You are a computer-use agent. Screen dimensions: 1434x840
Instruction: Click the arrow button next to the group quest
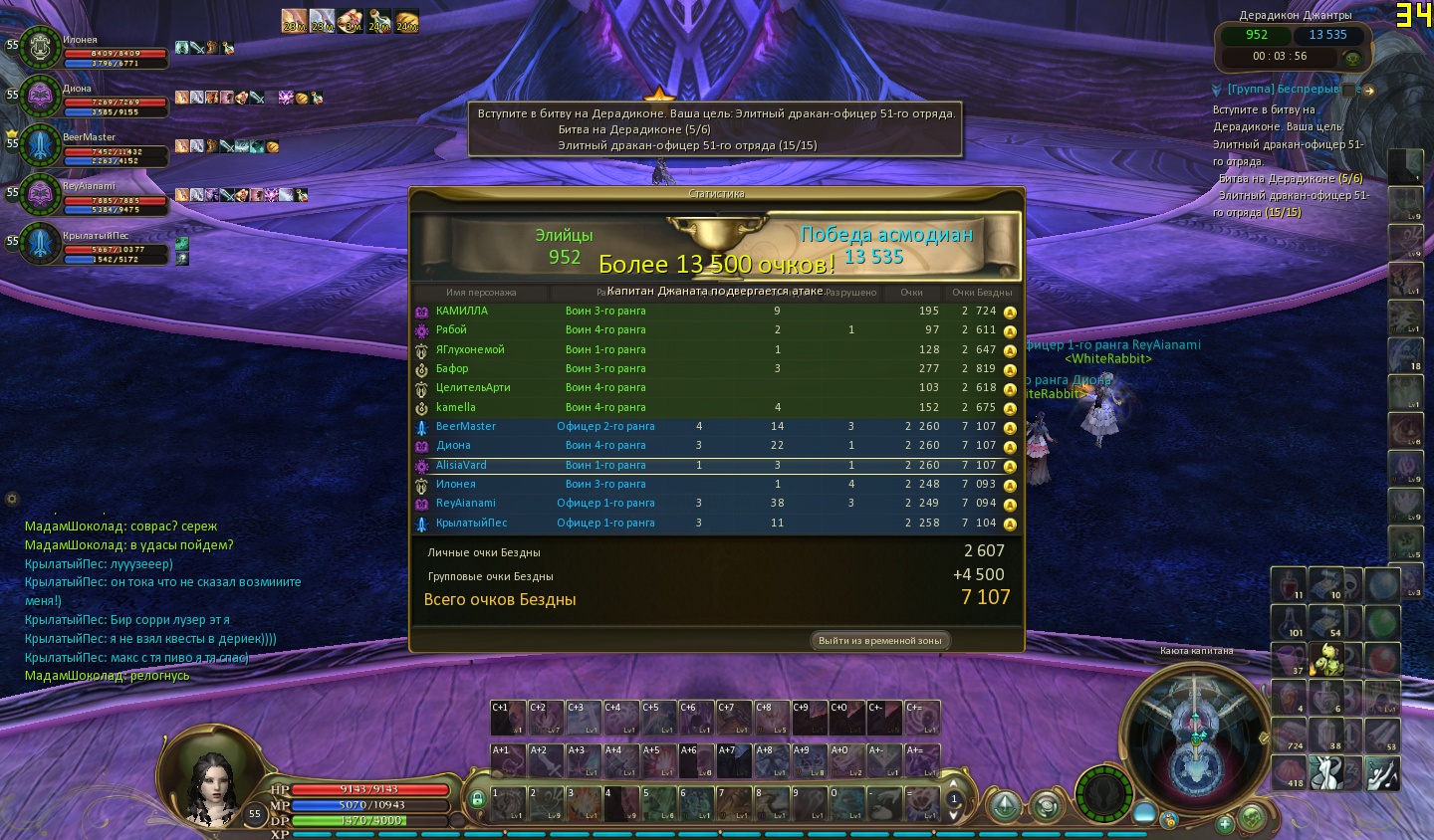coord(1369,91)
